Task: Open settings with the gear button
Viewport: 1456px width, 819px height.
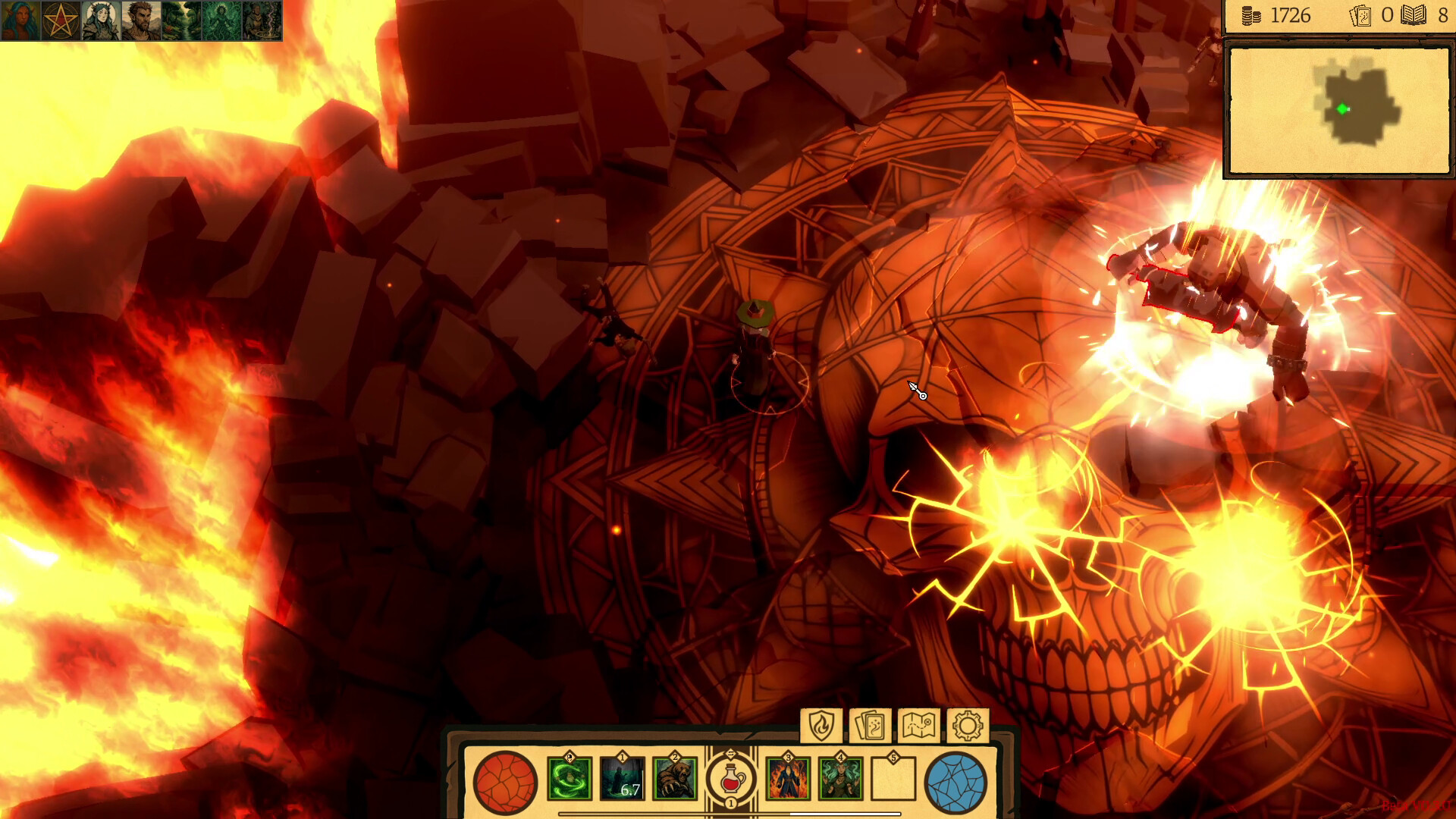Action: click(x=967, y=726)
